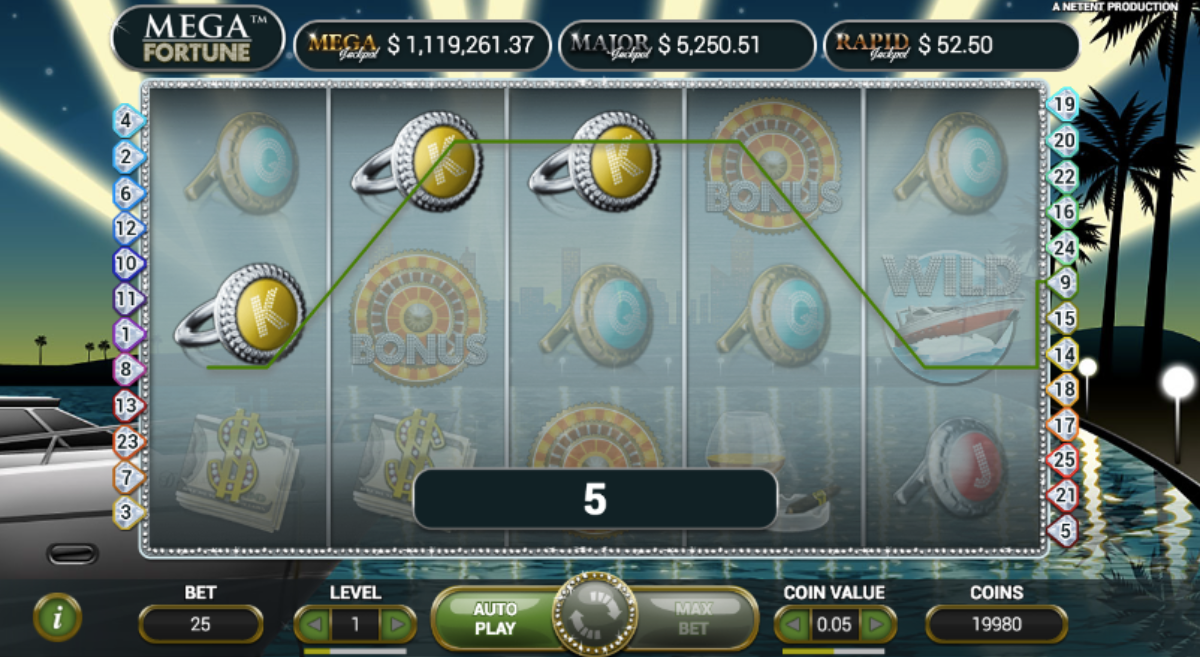Open the green info paytable button

(58, 619)
